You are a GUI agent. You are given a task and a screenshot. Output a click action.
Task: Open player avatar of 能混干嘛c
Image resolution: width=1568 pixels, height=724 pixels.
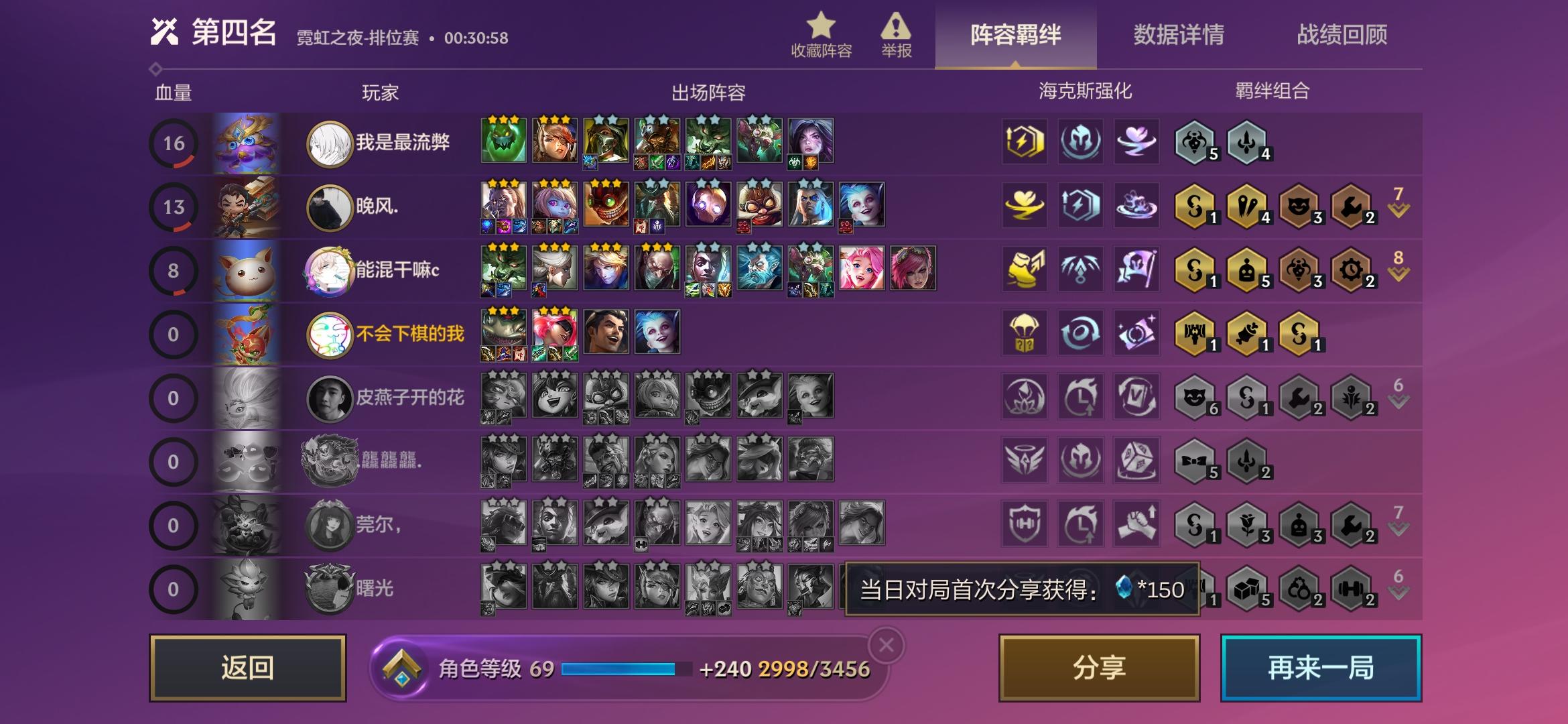click(x=329, y=270)
